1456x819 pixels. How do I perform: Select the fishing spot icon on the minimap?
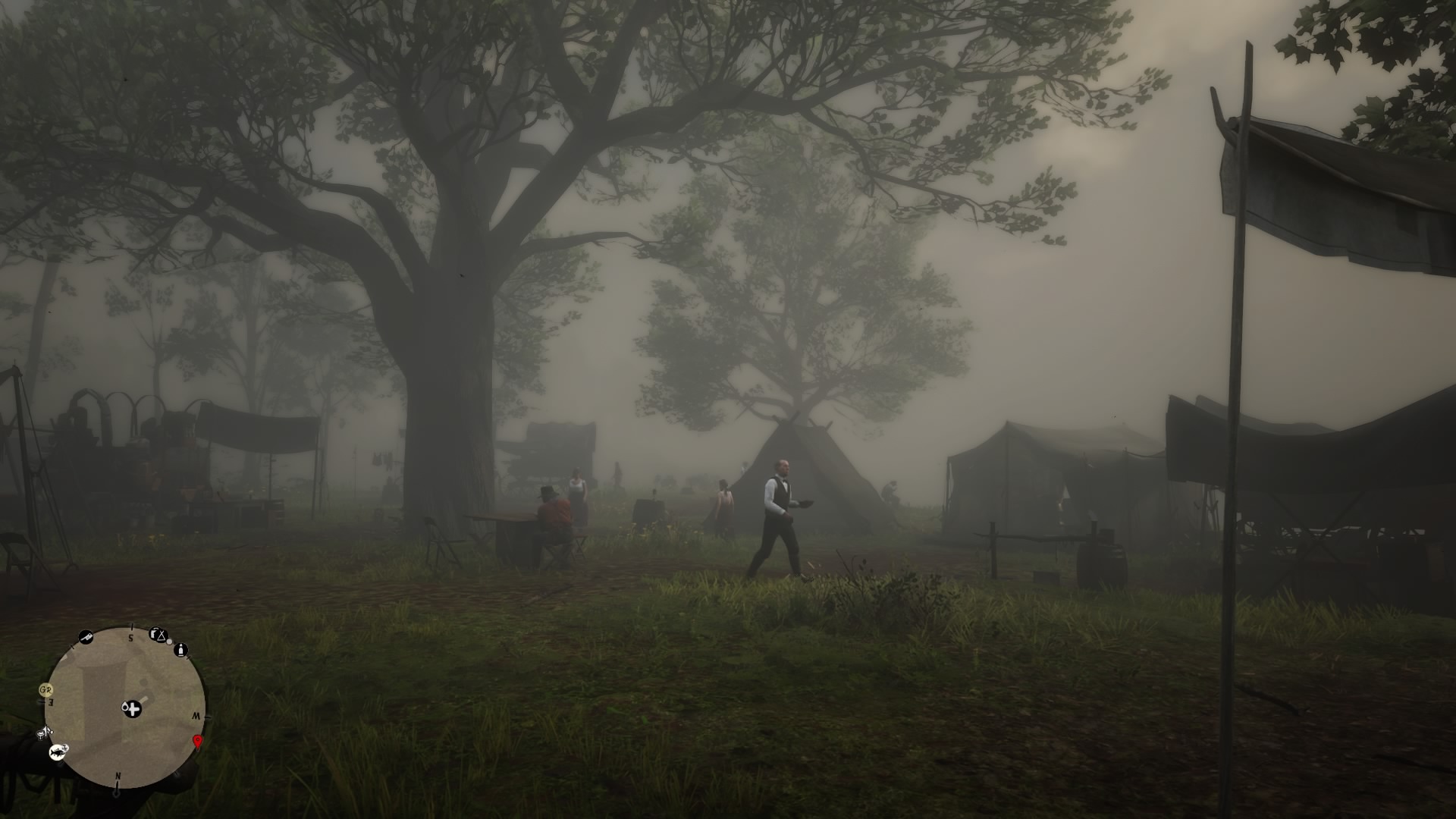[x=58, y=752]
